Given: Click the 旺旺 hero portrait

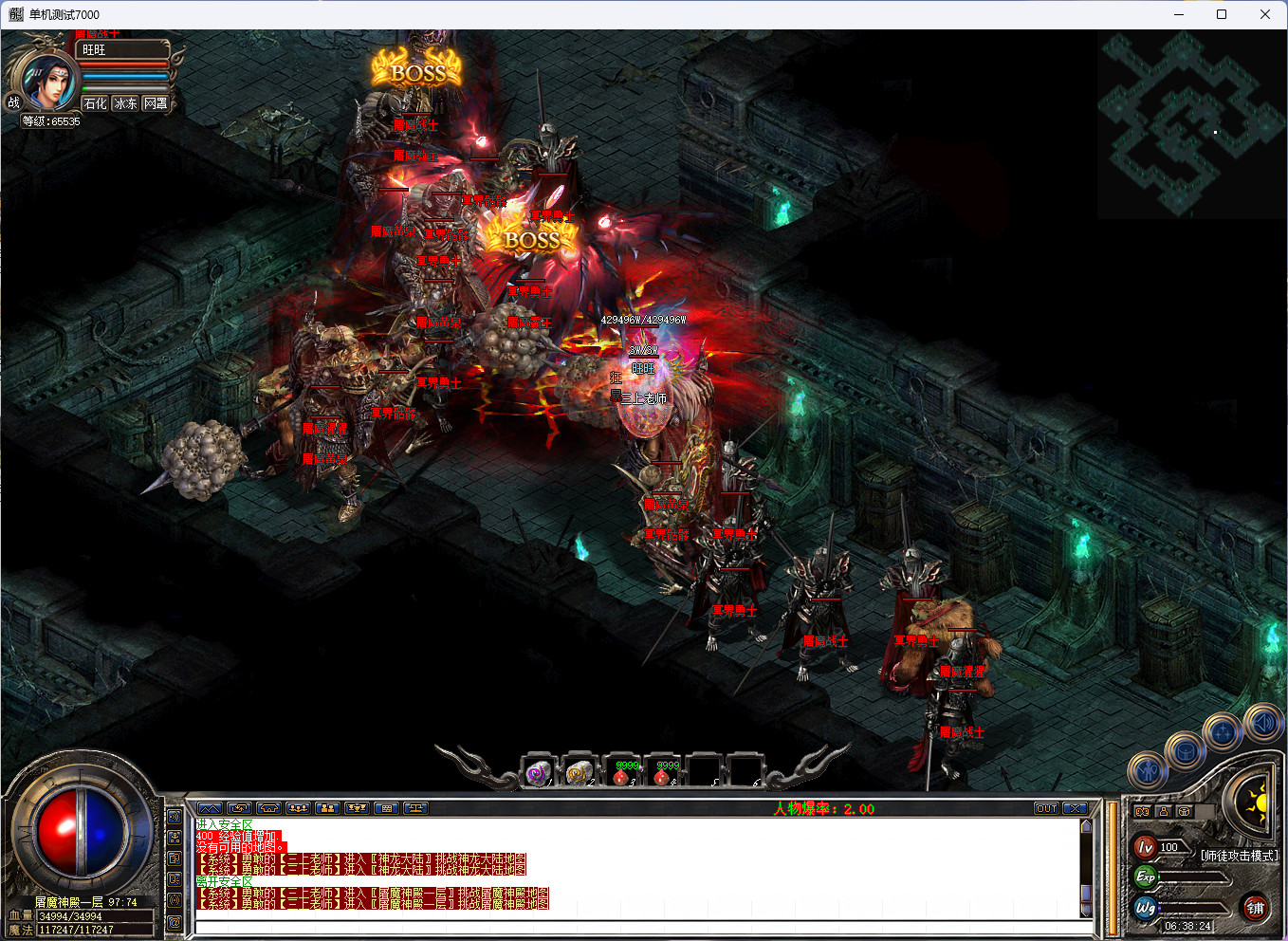Looking at the screenshot, I should [46, 81].
